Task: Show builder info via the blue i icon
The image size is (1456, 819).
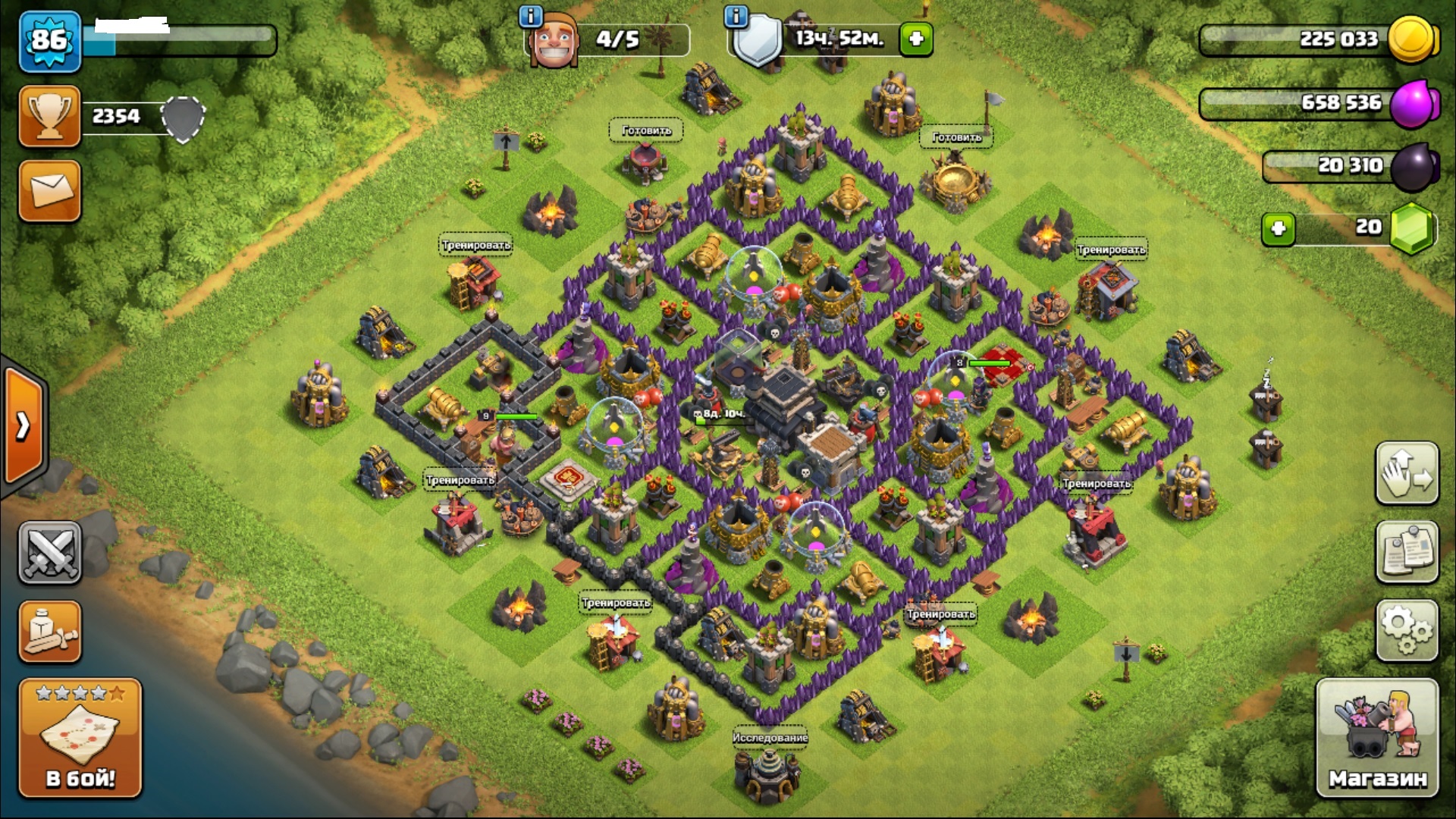Action: 531,15
